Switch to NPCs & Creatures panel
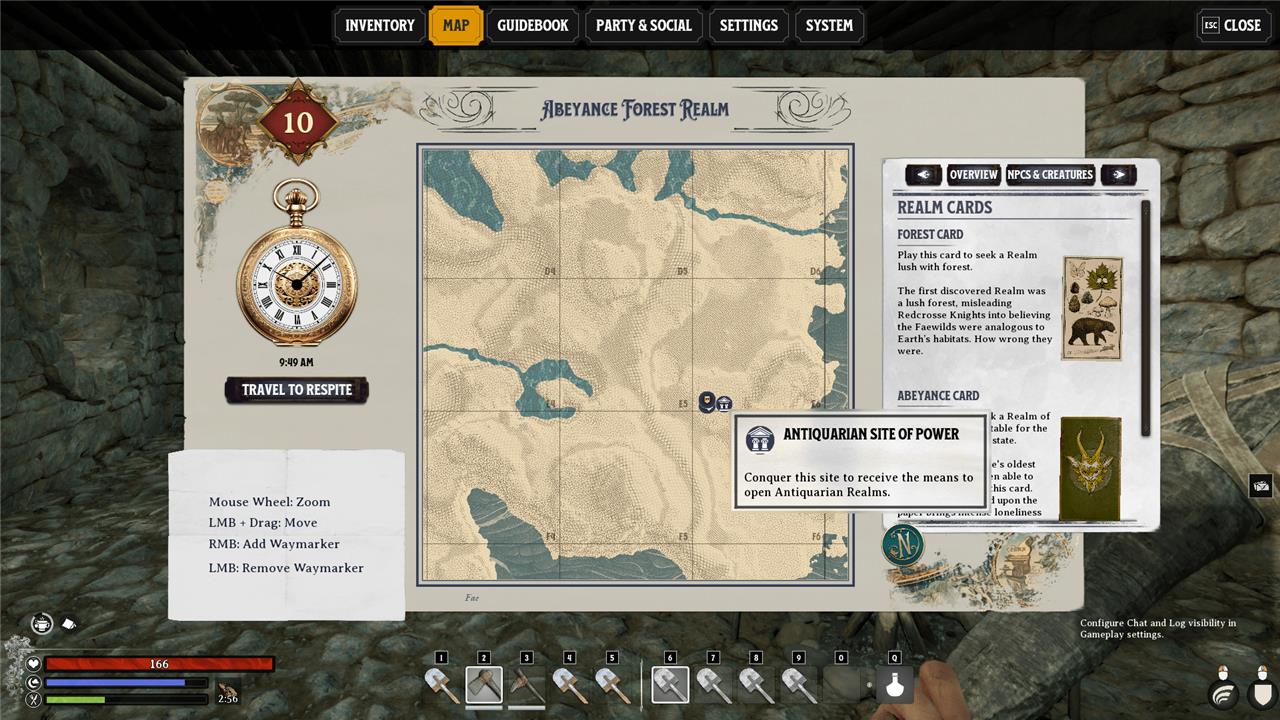This screenshot has height=720, width=1280. pyautogui.click(x=1050, y=175)
